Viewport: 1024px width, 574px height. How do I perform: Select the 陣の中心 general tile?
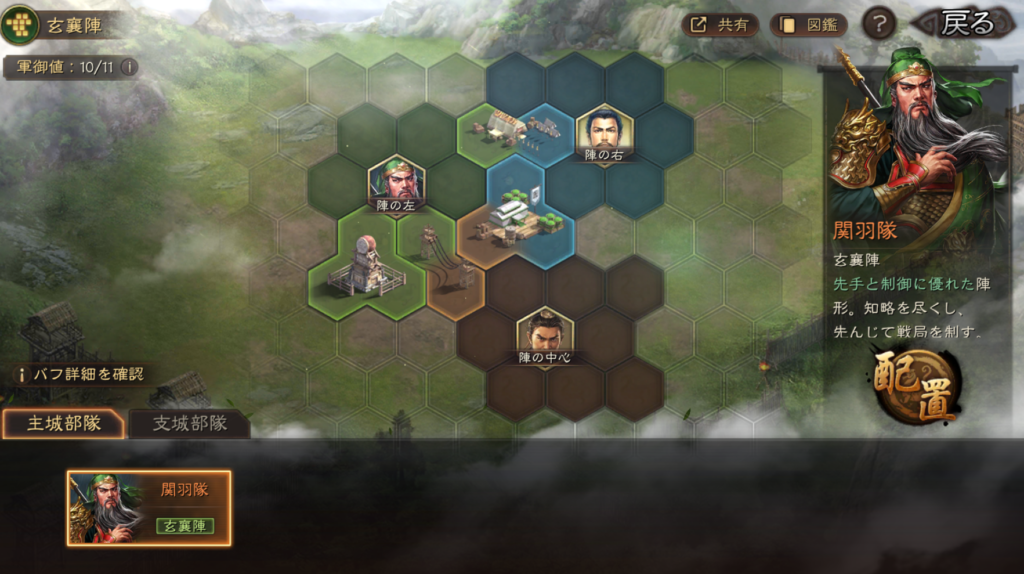click(545, 337)
